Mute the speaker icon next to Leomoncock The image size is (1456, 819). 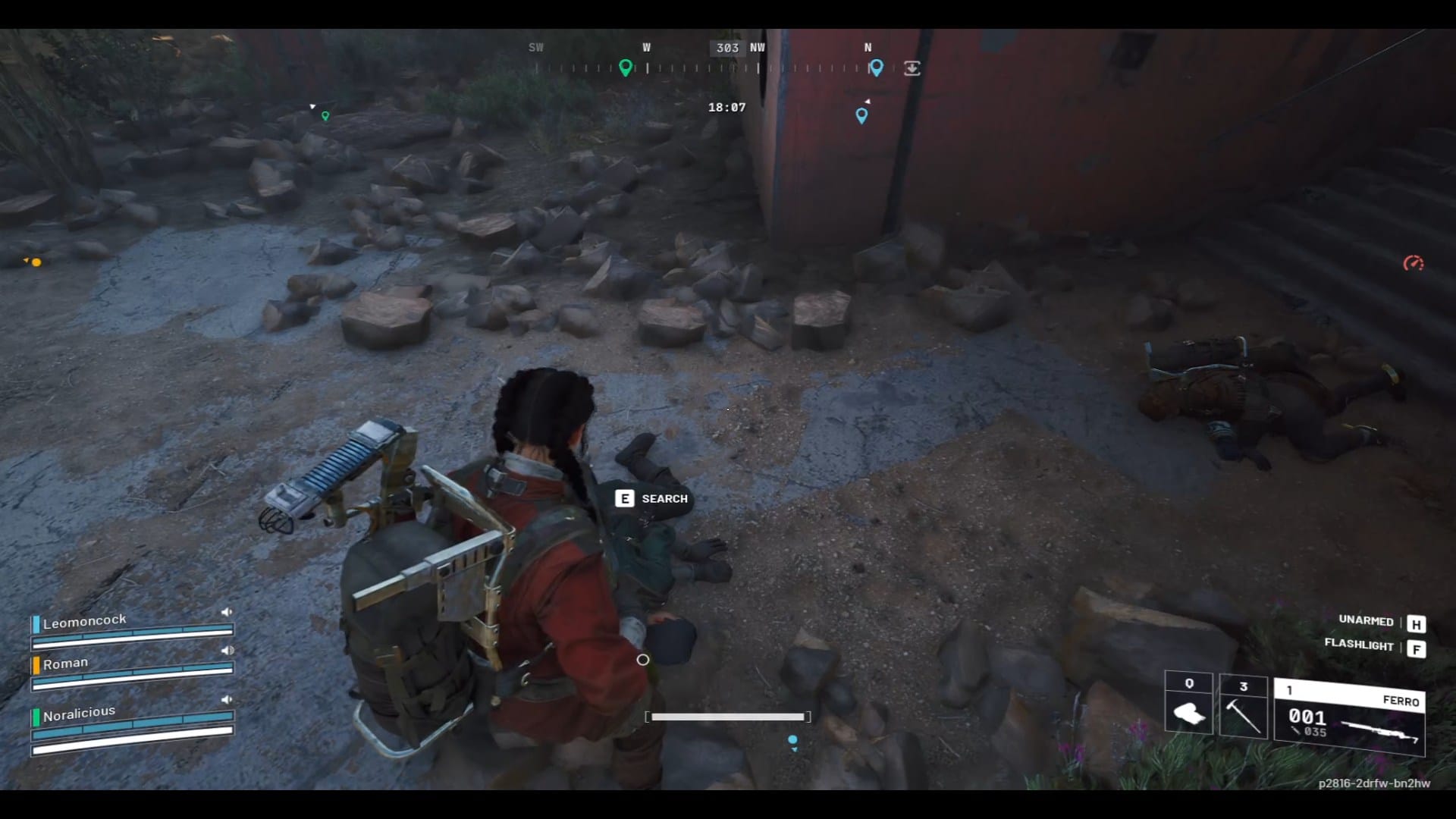227,610
